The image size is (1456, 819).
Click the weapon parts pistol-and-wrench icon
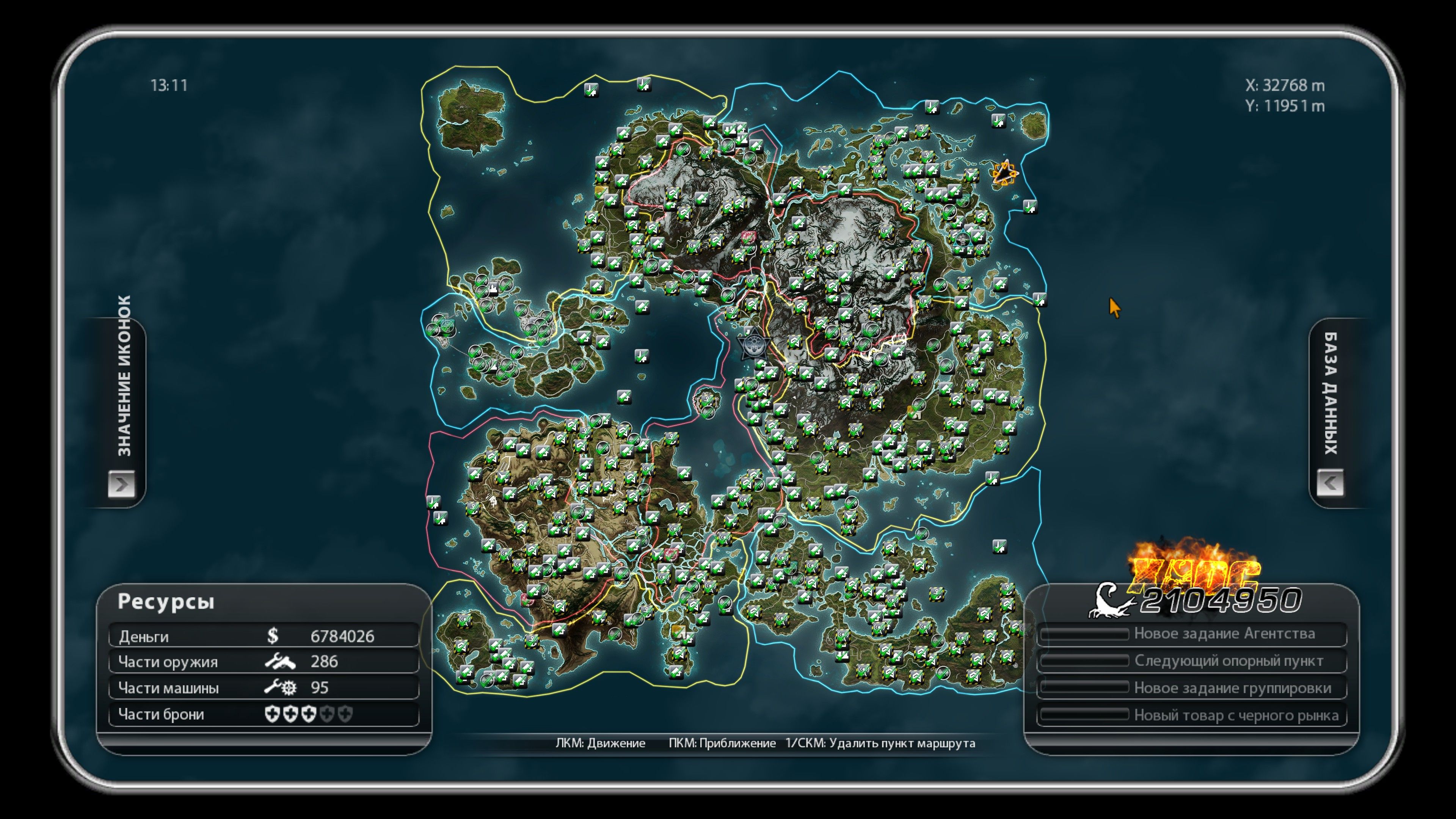point(281,661)
